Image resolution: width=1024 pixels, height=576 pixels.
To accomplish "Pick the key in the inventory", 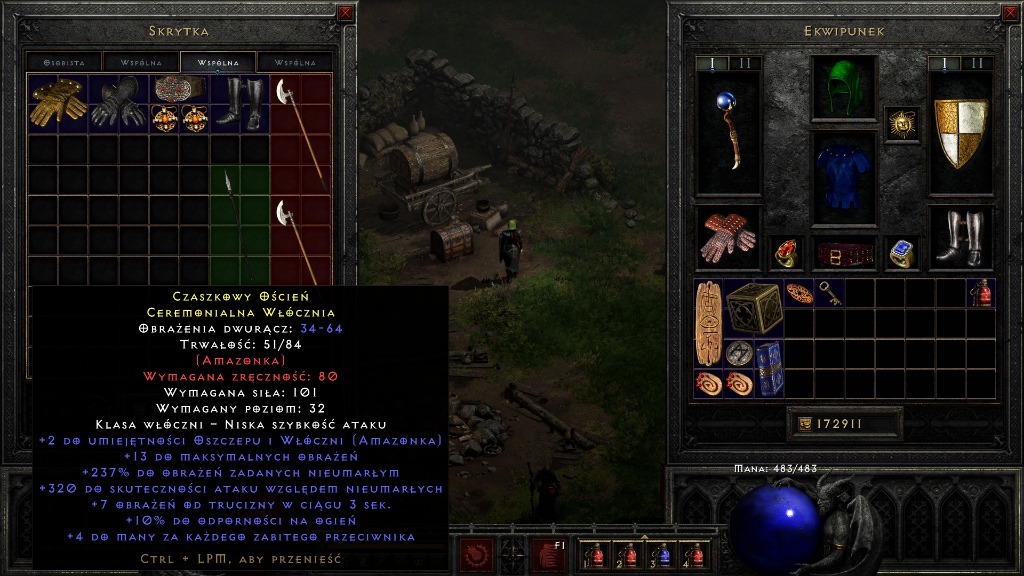I will pyautogui.click(x=830, y=293).
